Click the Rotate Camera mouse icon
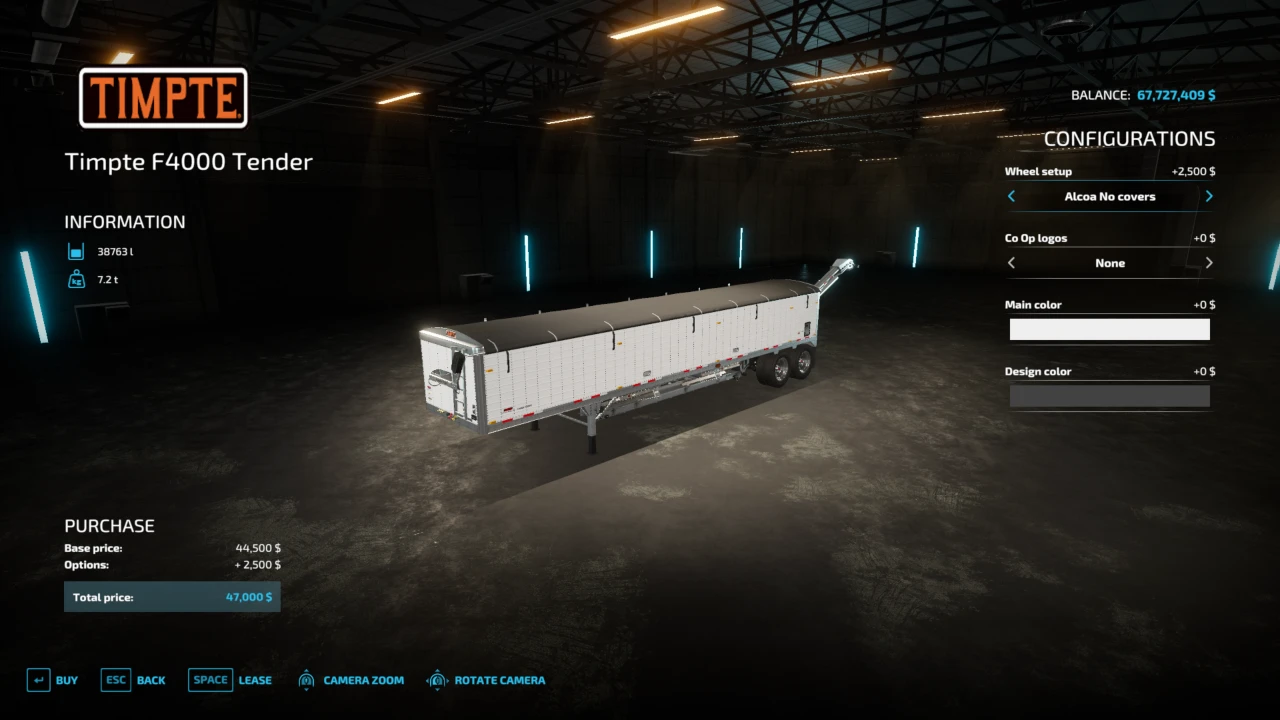 coord(437,679)
